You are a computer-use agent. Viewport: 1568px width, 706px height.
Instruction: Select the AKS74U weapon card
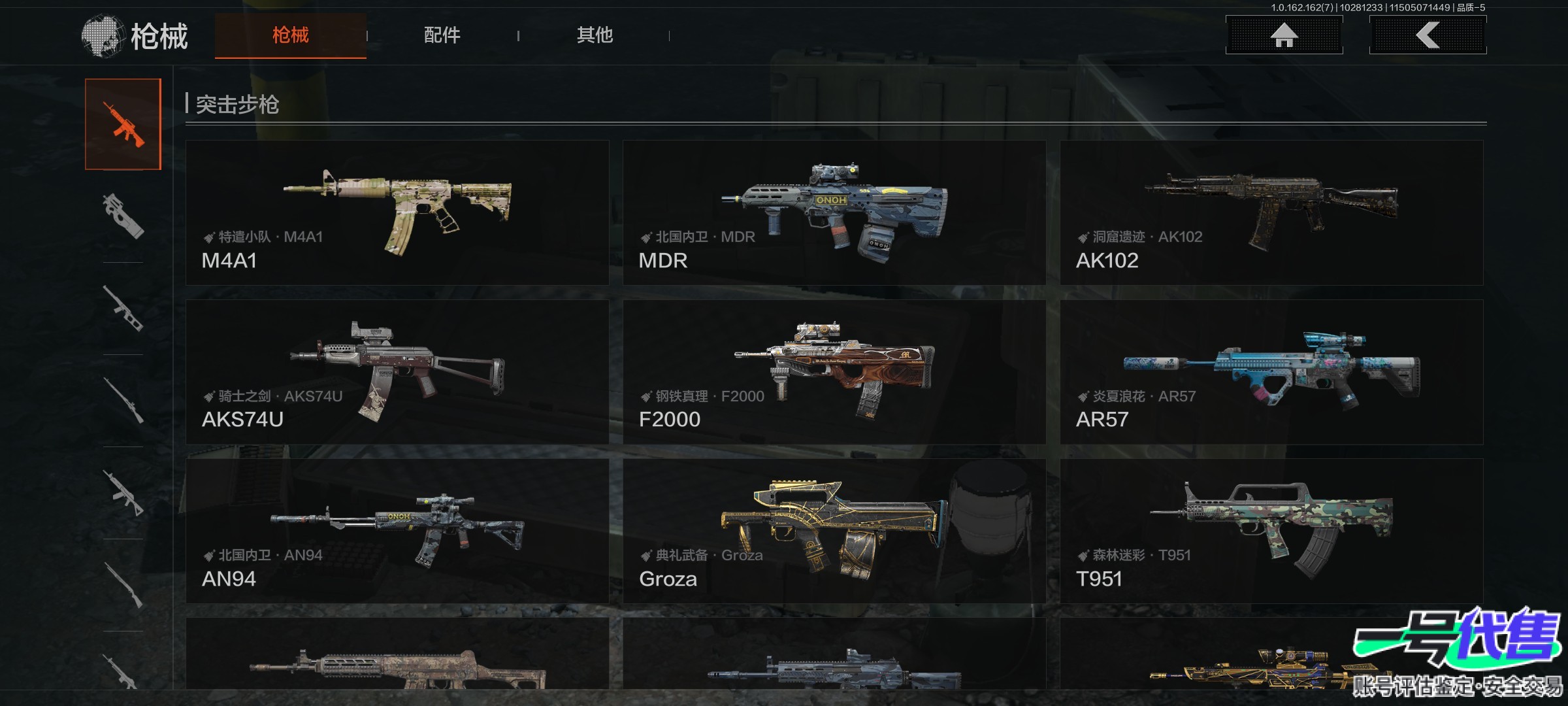click(x=397, y=372)
